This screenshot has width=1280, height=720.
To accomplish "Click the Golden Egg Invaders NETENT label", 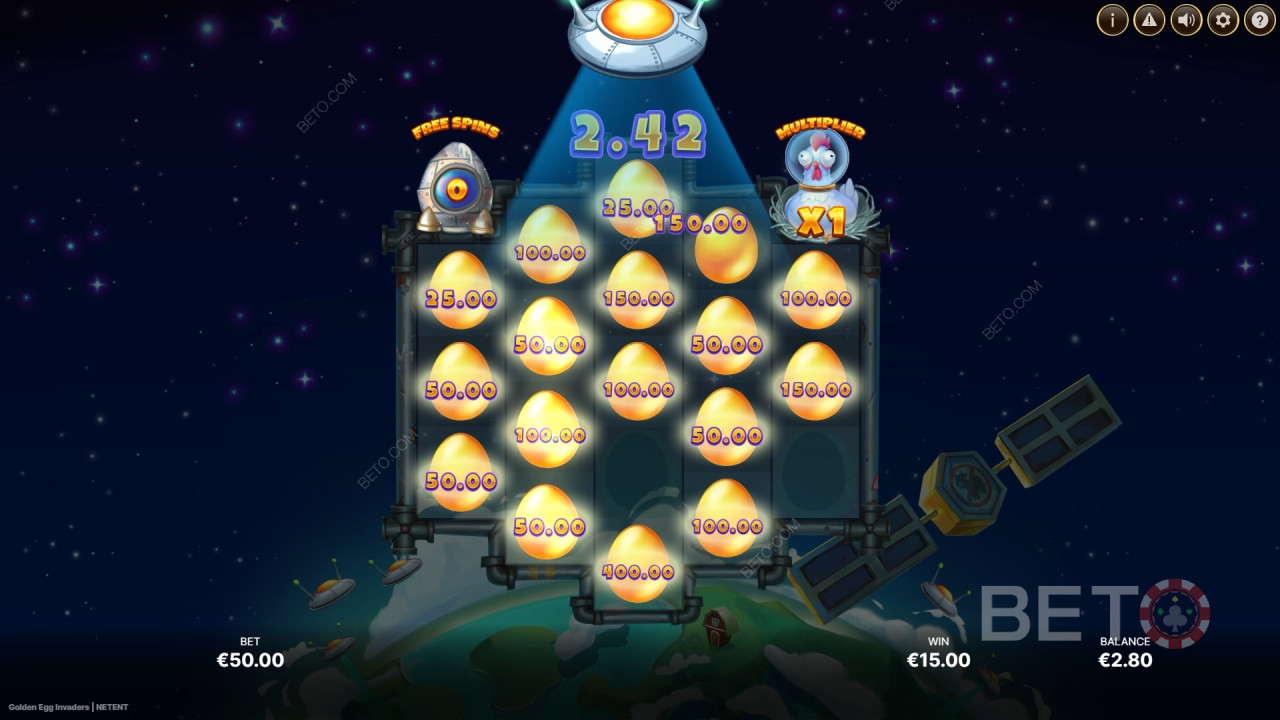I will pos(70,705).
